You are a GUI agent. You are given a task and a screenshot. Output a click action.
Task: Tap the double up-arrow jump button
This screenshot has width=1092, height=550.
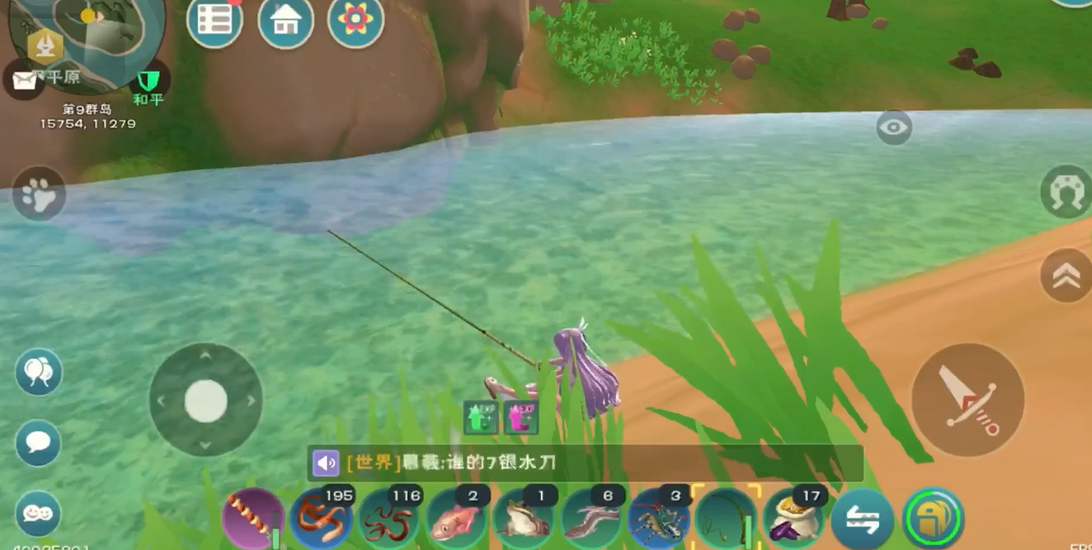[x=1066, y=275]
